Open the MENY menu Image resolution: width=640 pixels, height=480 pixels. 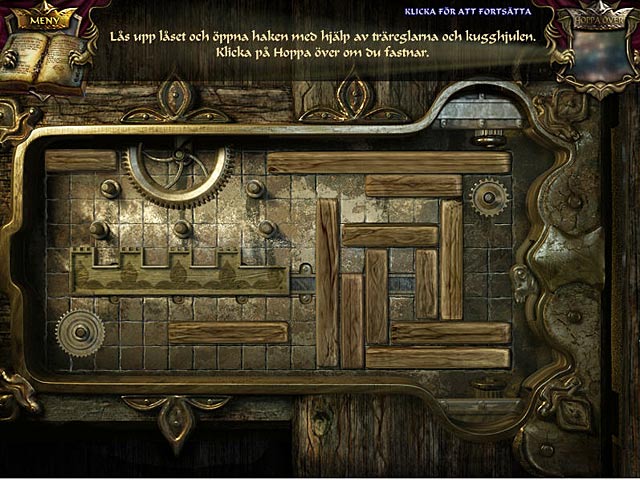pos(43,18)
